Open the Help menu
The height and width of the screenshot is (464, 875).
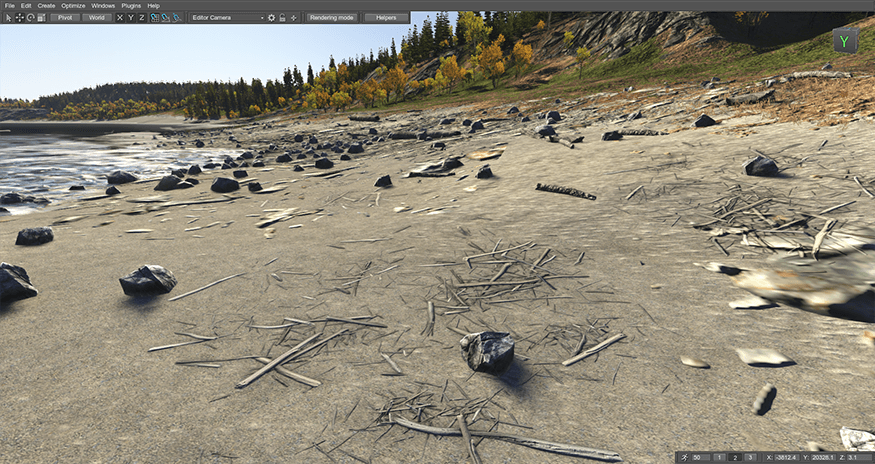point(154,6)
